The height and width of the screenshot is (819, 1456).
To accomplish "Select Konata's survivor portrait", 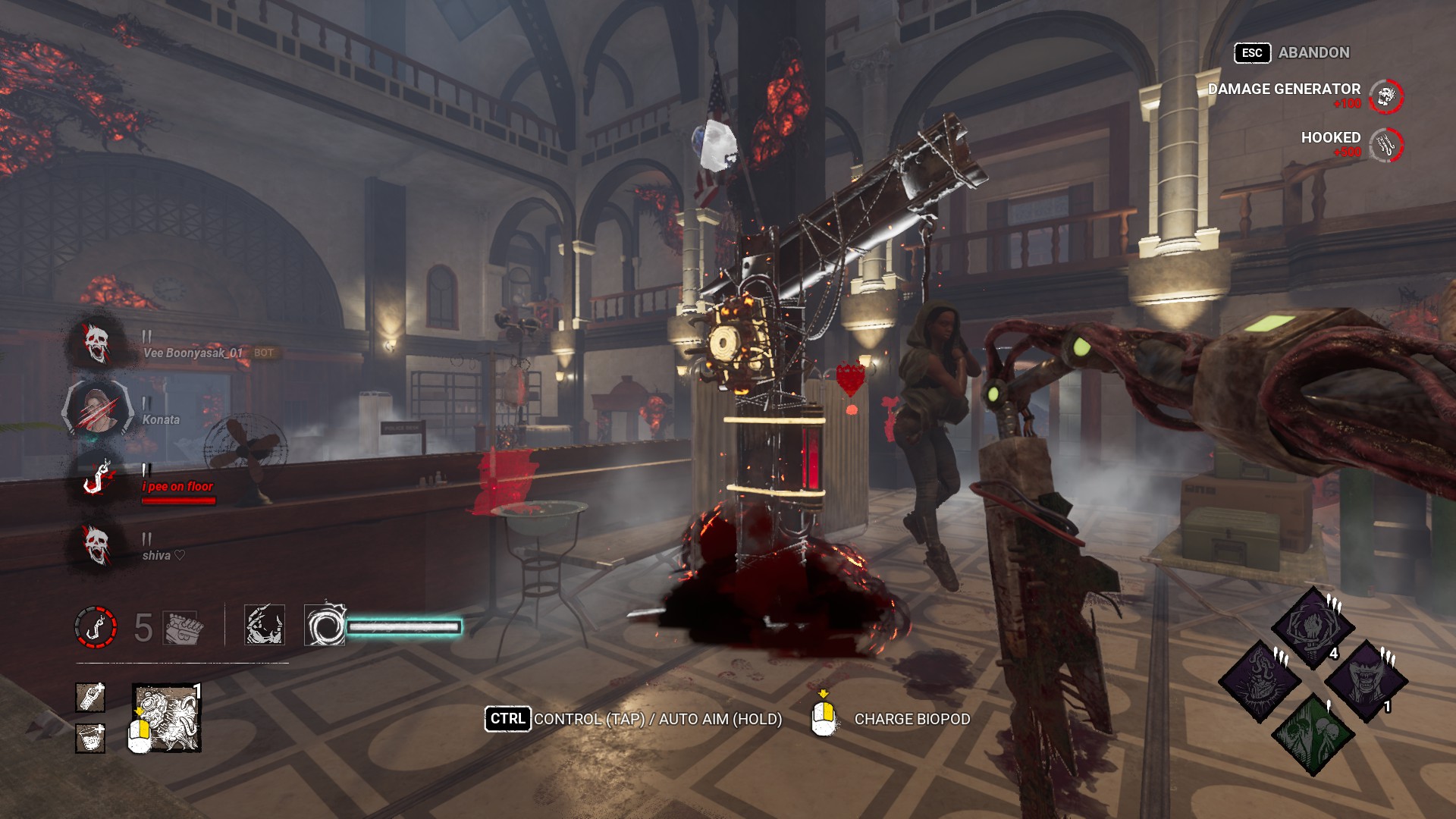I will click(x=96, y=409).
